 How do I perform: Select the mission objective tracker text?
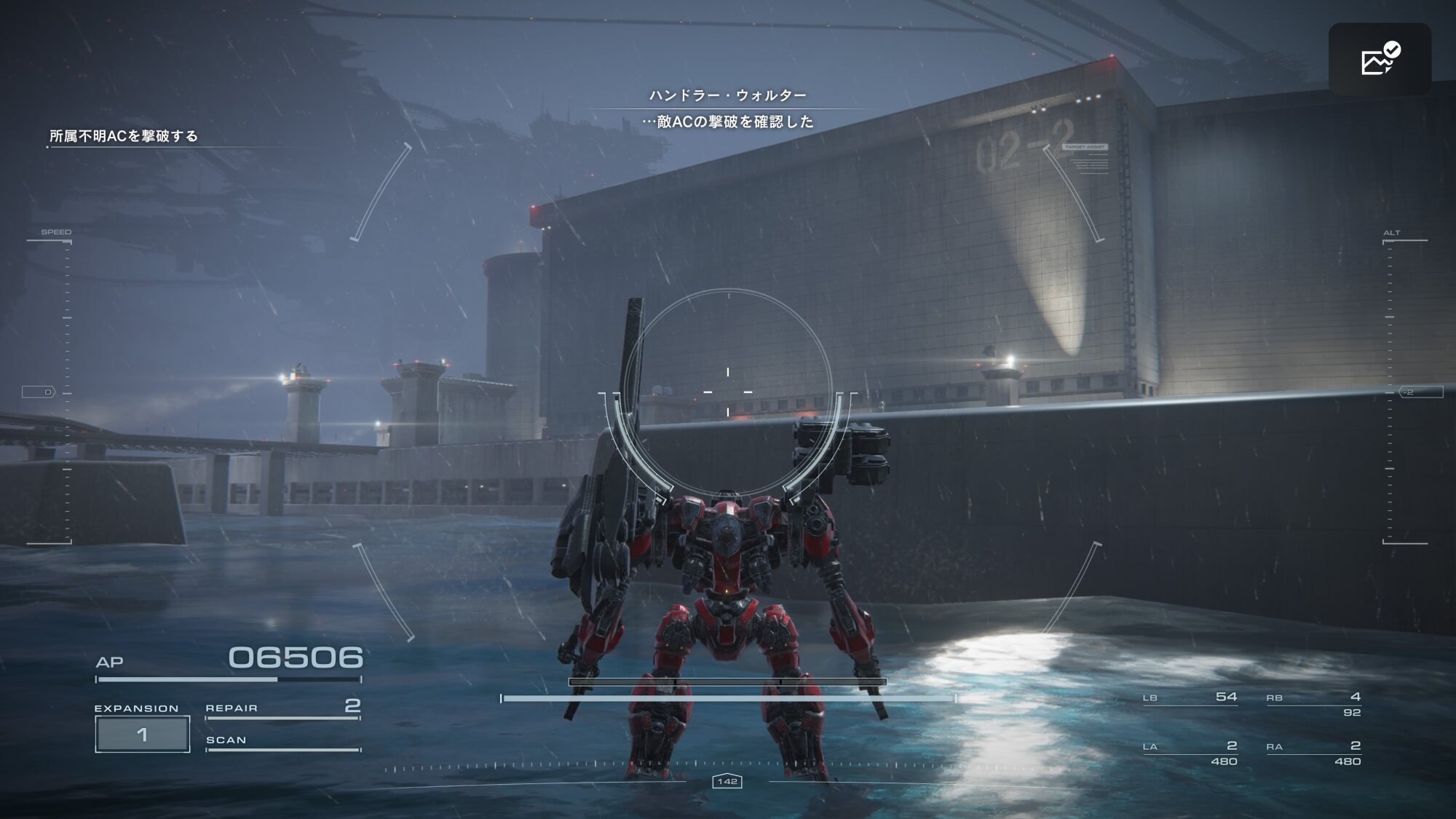(124, 136)
